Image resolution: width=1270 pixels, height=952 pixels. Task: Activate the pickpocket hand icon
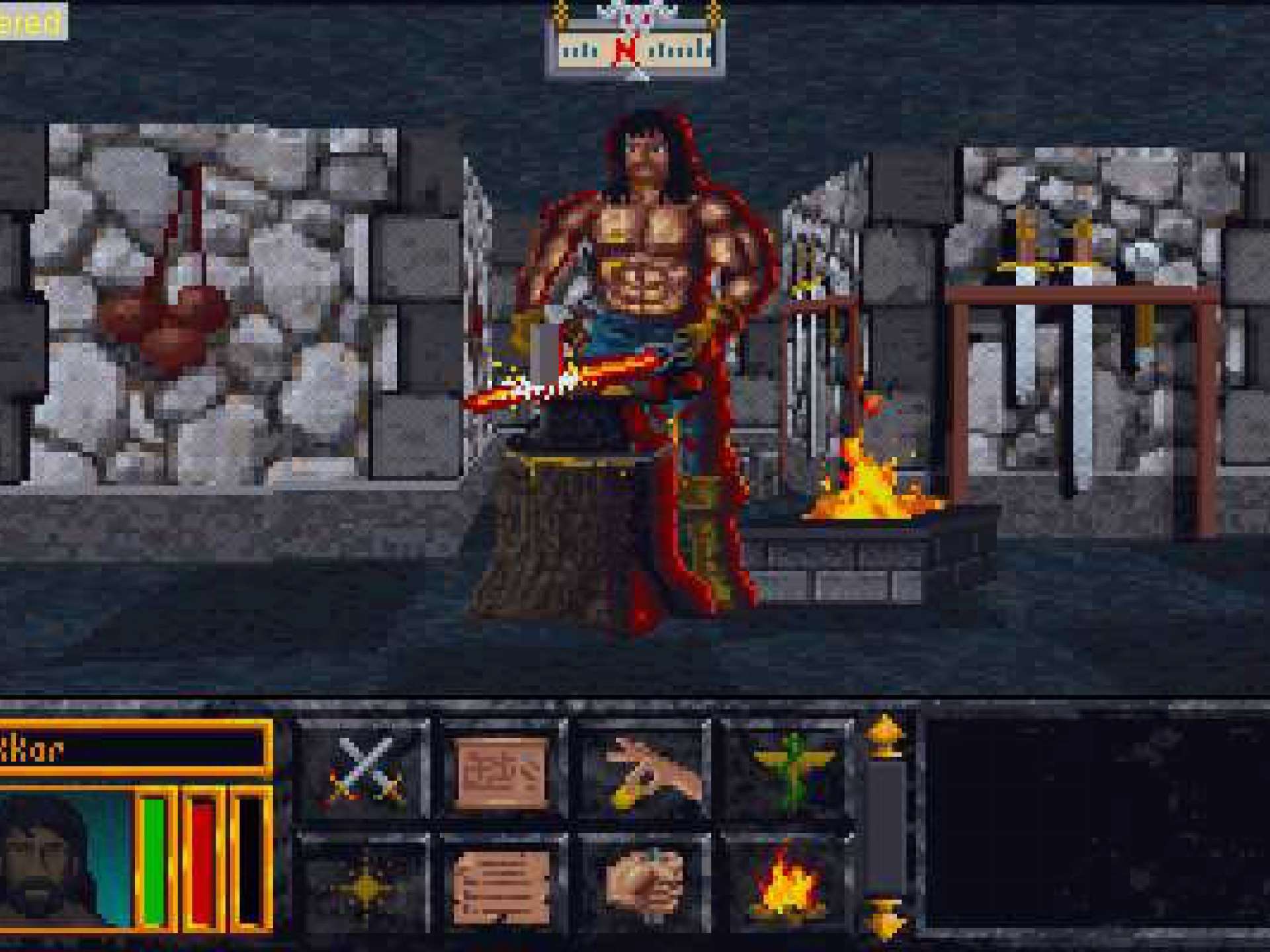[x=645, y=772]
